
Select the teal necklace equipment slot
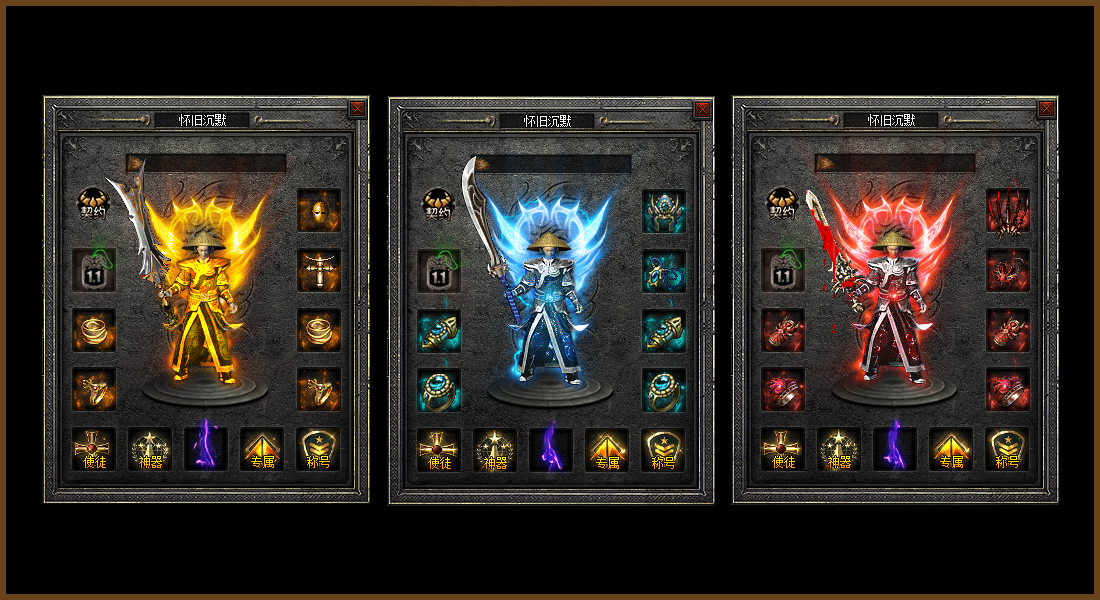pyautogui.click(x=663, y=270)
